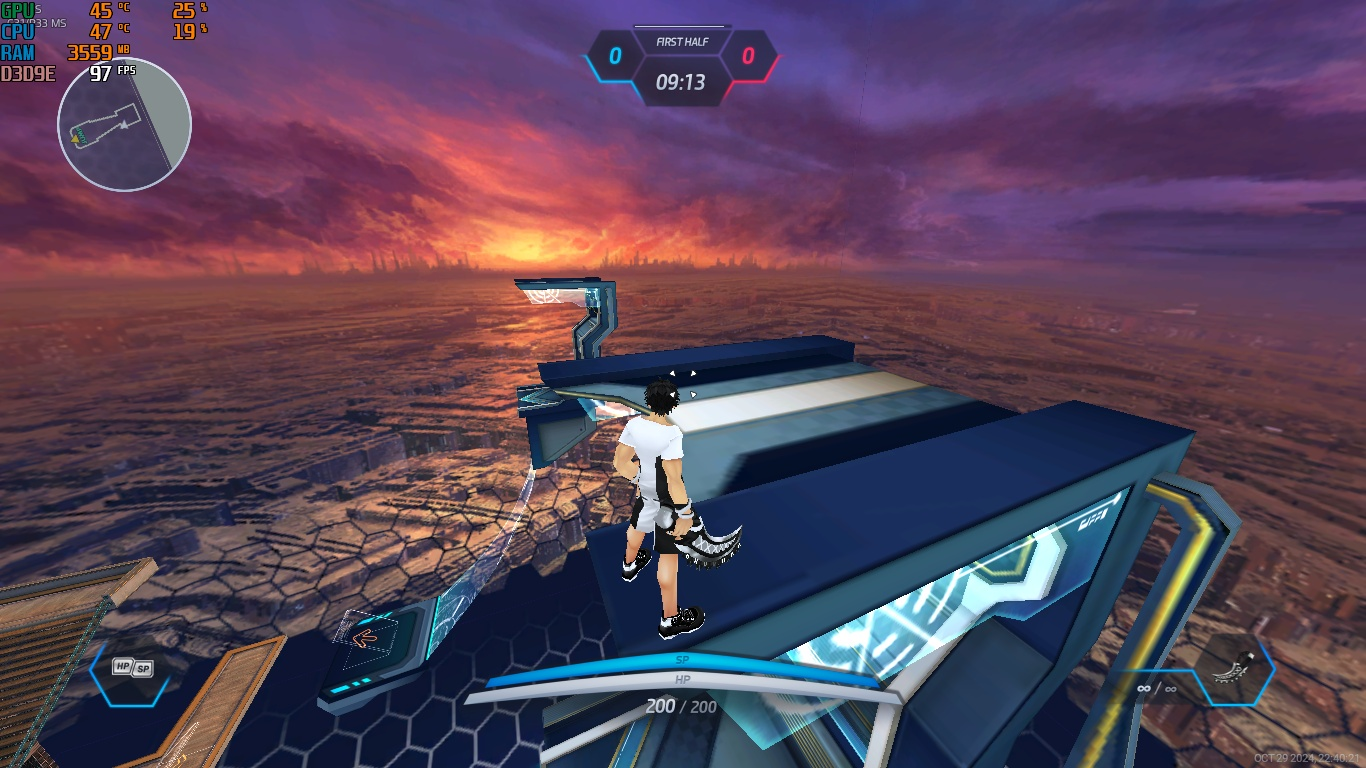Select the HP/SP skill hexagon icon
Screen dimensions: 1366x768
133,668
